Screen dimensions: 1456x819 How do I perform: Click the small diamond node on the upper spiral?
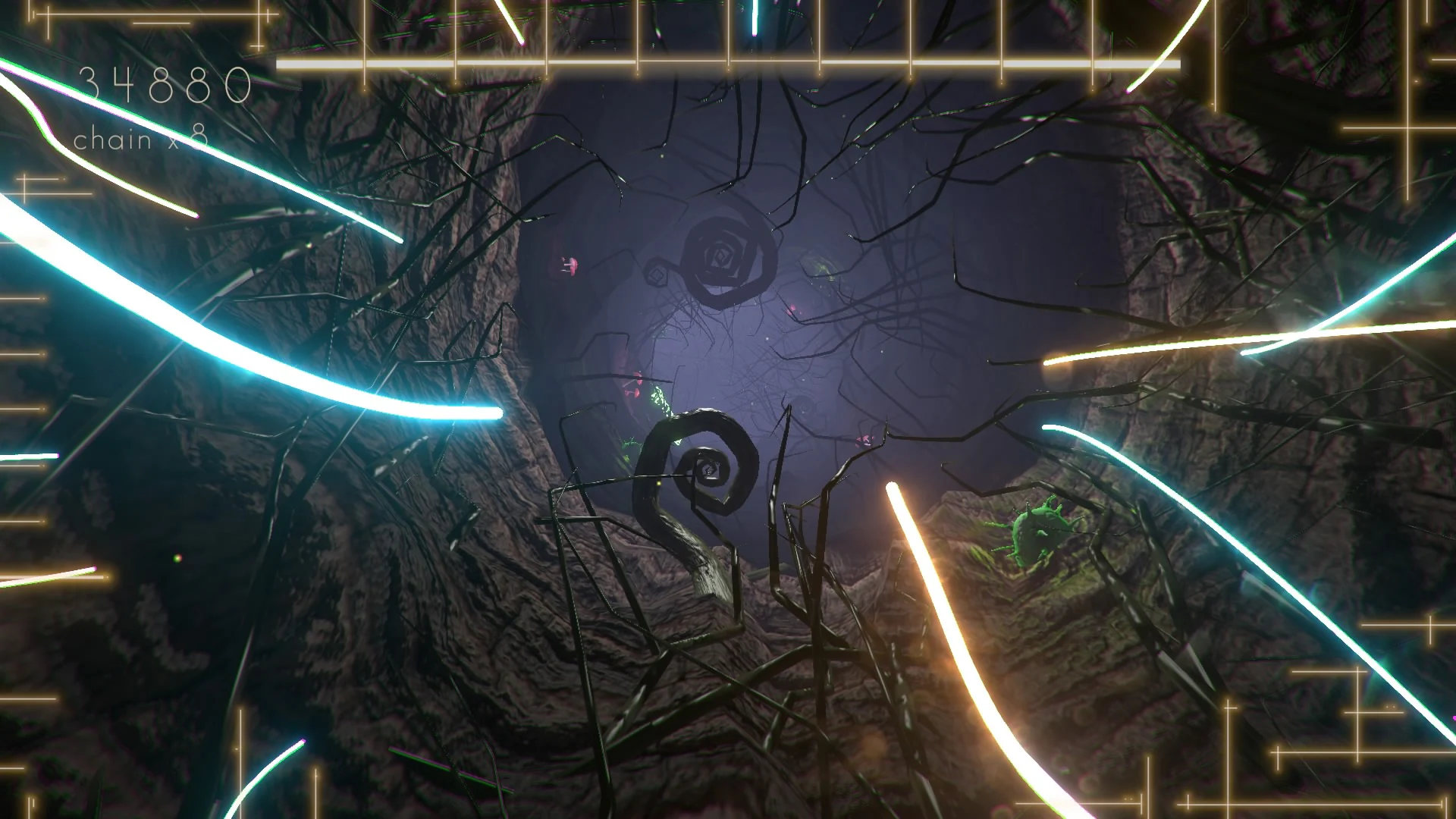click(656, 273)
